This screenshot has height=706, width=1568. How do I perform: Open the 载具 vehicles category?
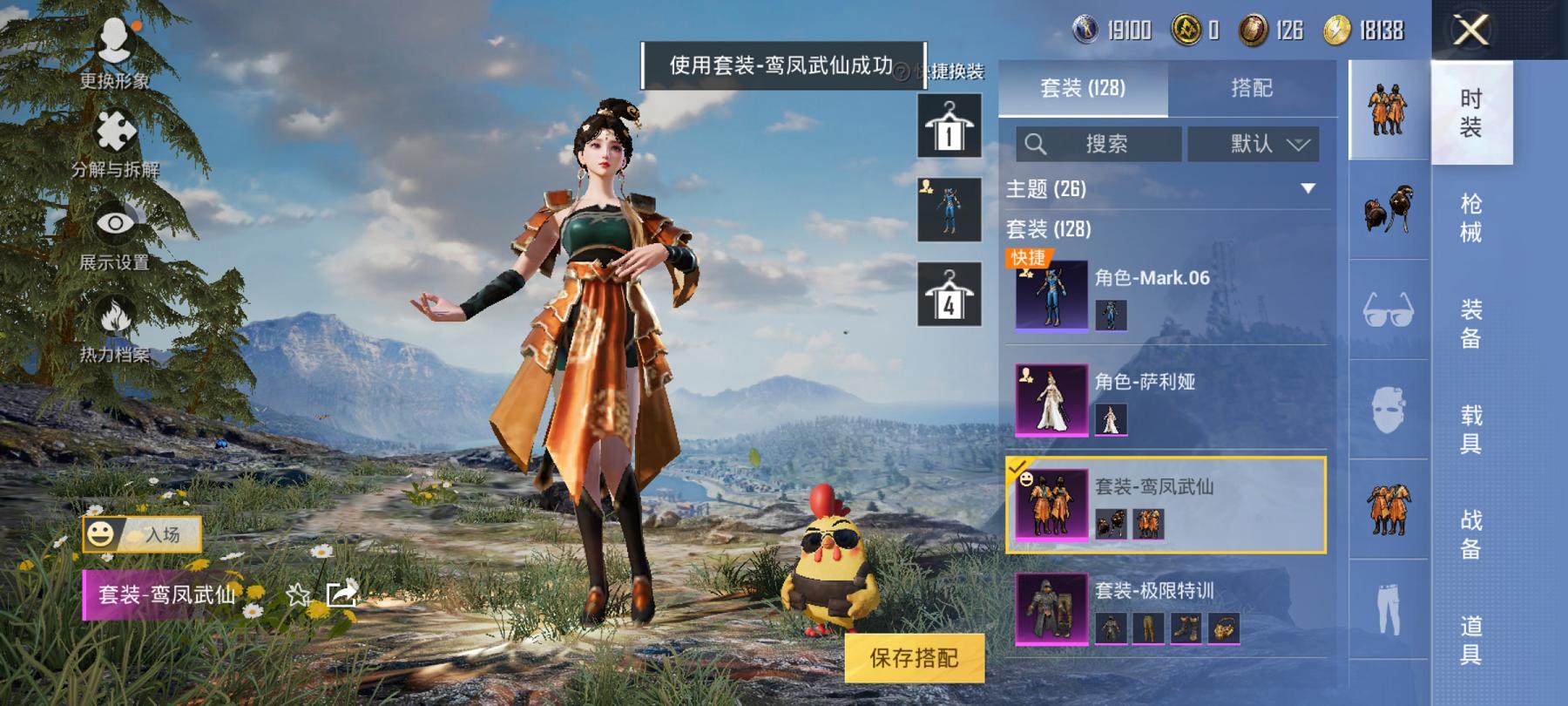click(1470, 429)
